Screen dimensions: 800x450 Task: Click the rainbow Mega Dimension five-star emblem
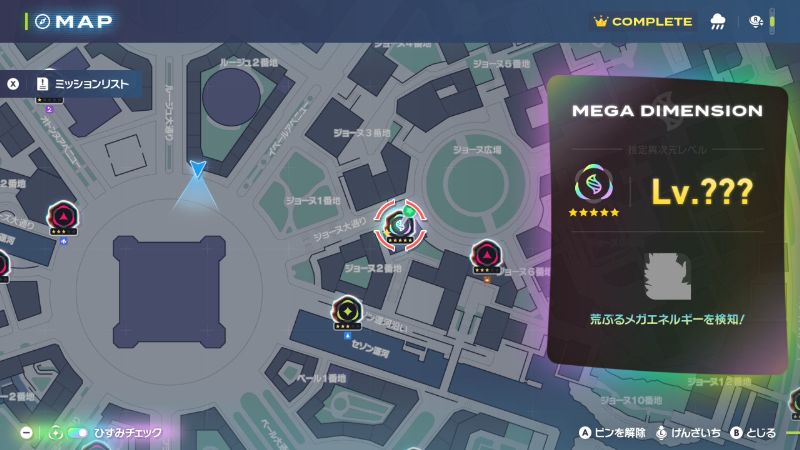point(594,186)
